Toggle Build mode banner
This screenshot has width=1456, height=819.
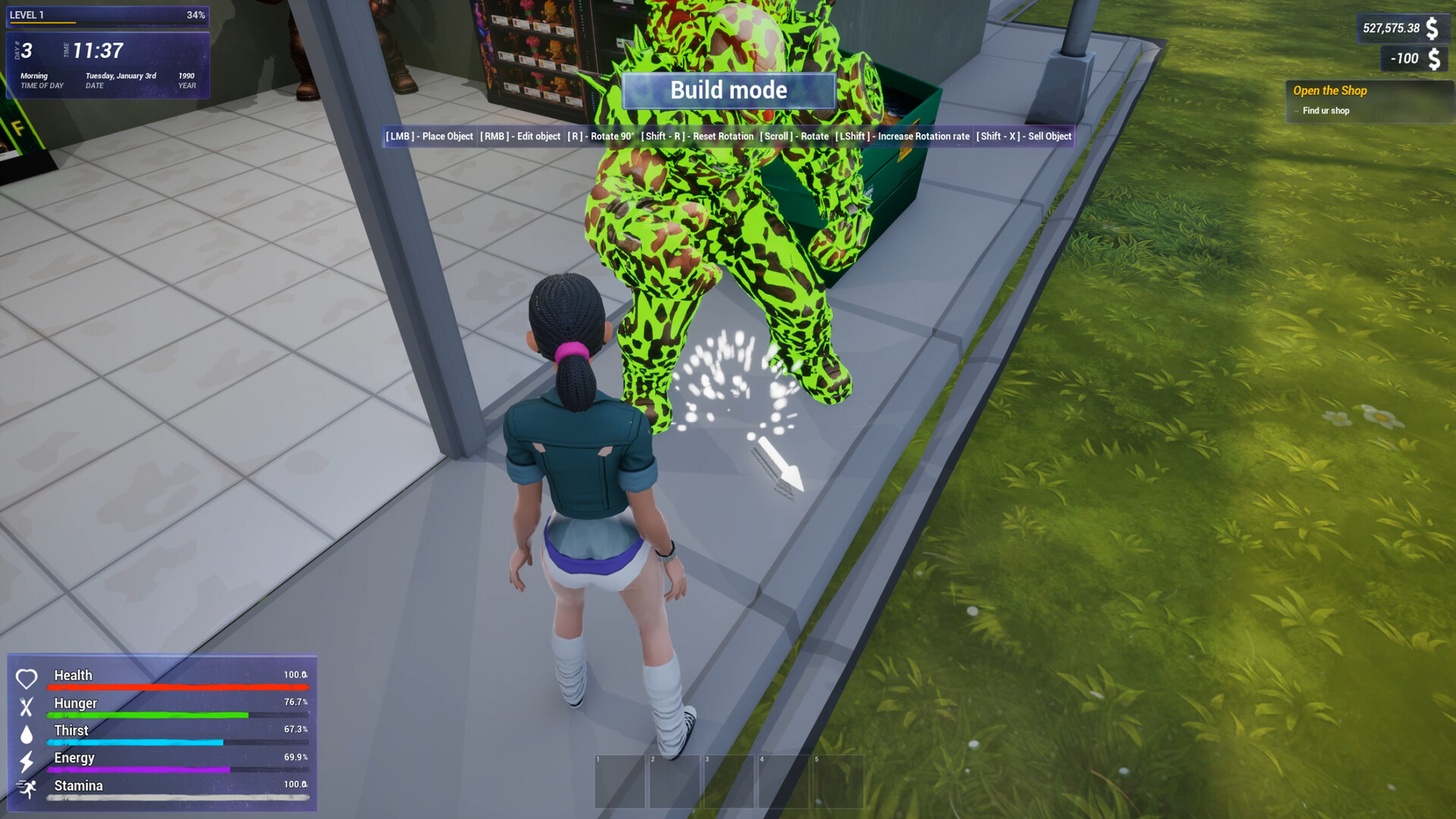pos(728,90)
